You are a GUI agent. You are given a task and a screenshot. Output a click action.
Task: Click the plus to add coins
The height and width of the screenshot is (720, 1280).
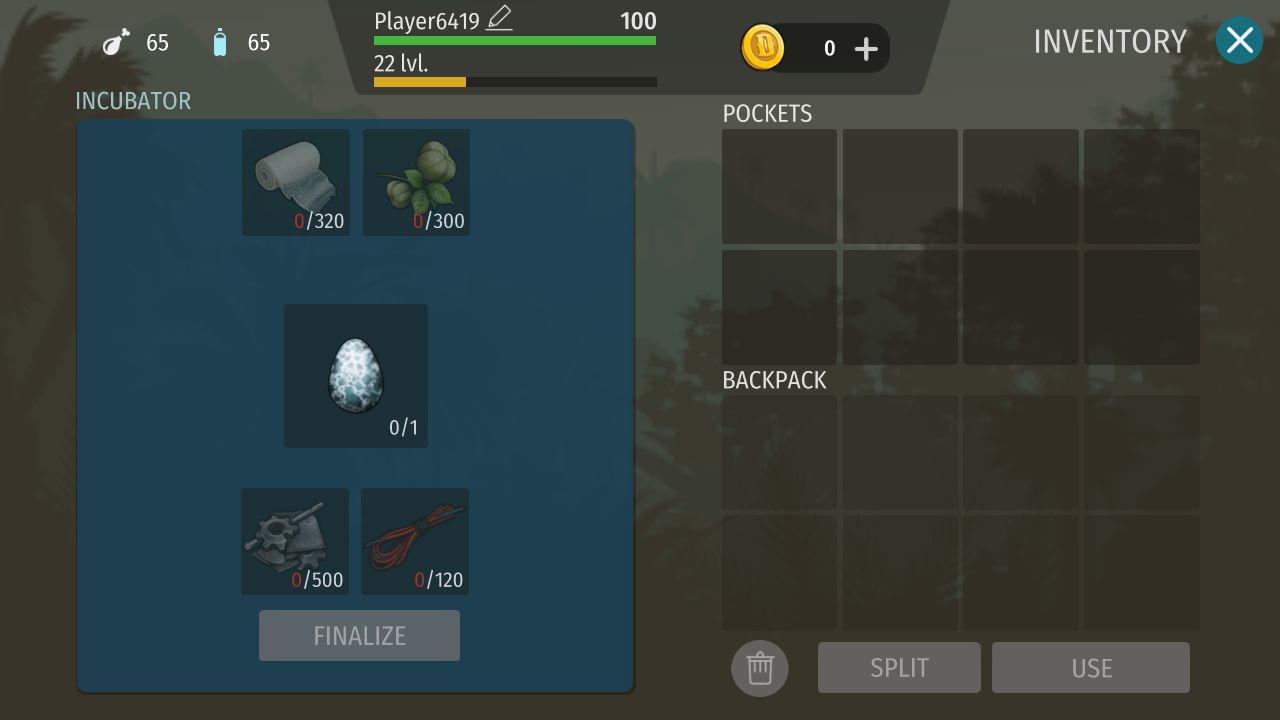click(x=865, y=47)
